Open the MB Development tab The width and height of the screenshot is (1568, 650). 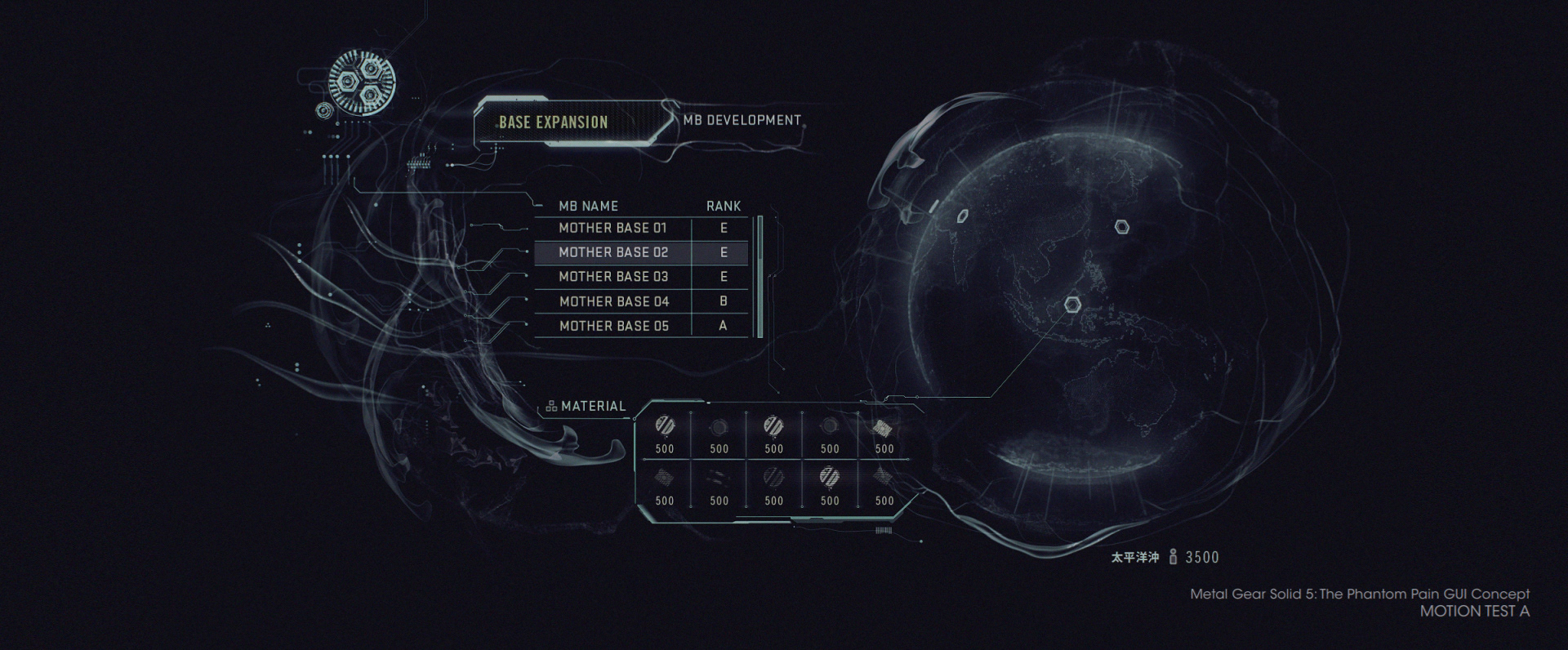tap(742, 121)
